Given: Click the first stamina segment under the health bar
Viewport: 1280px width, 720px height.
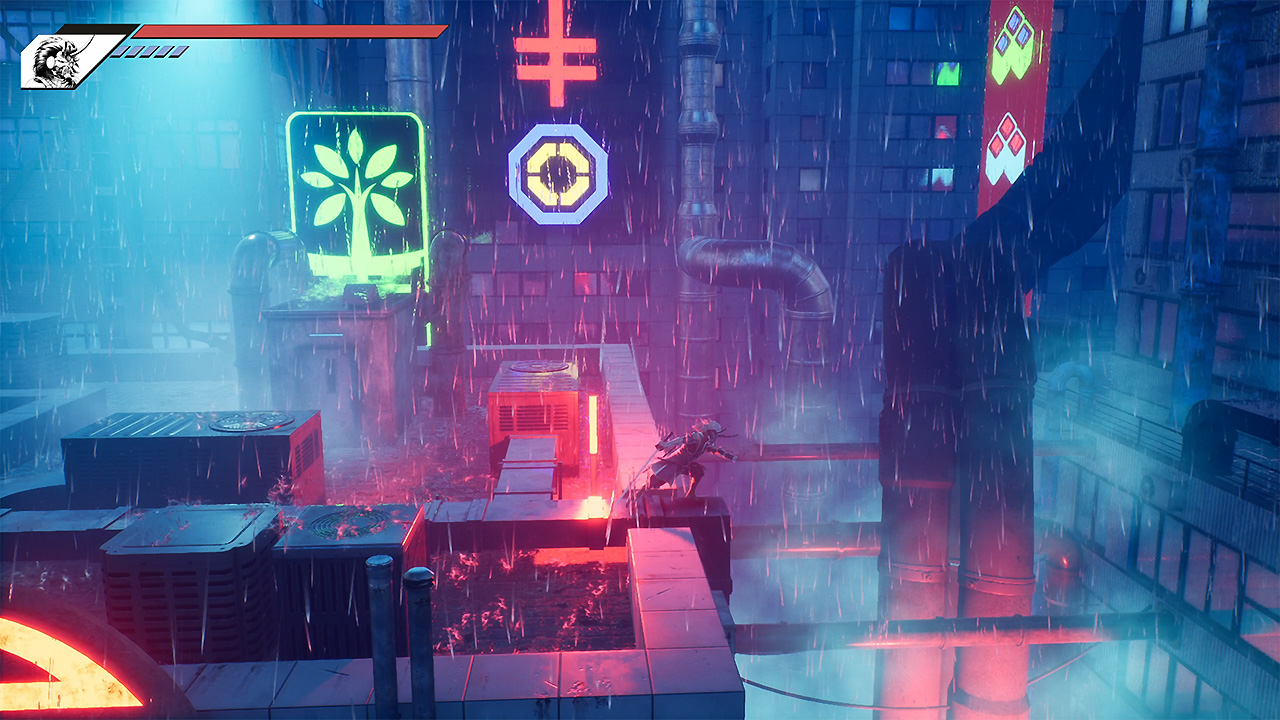Looking at the screenshot, I should tap(119, 50).
